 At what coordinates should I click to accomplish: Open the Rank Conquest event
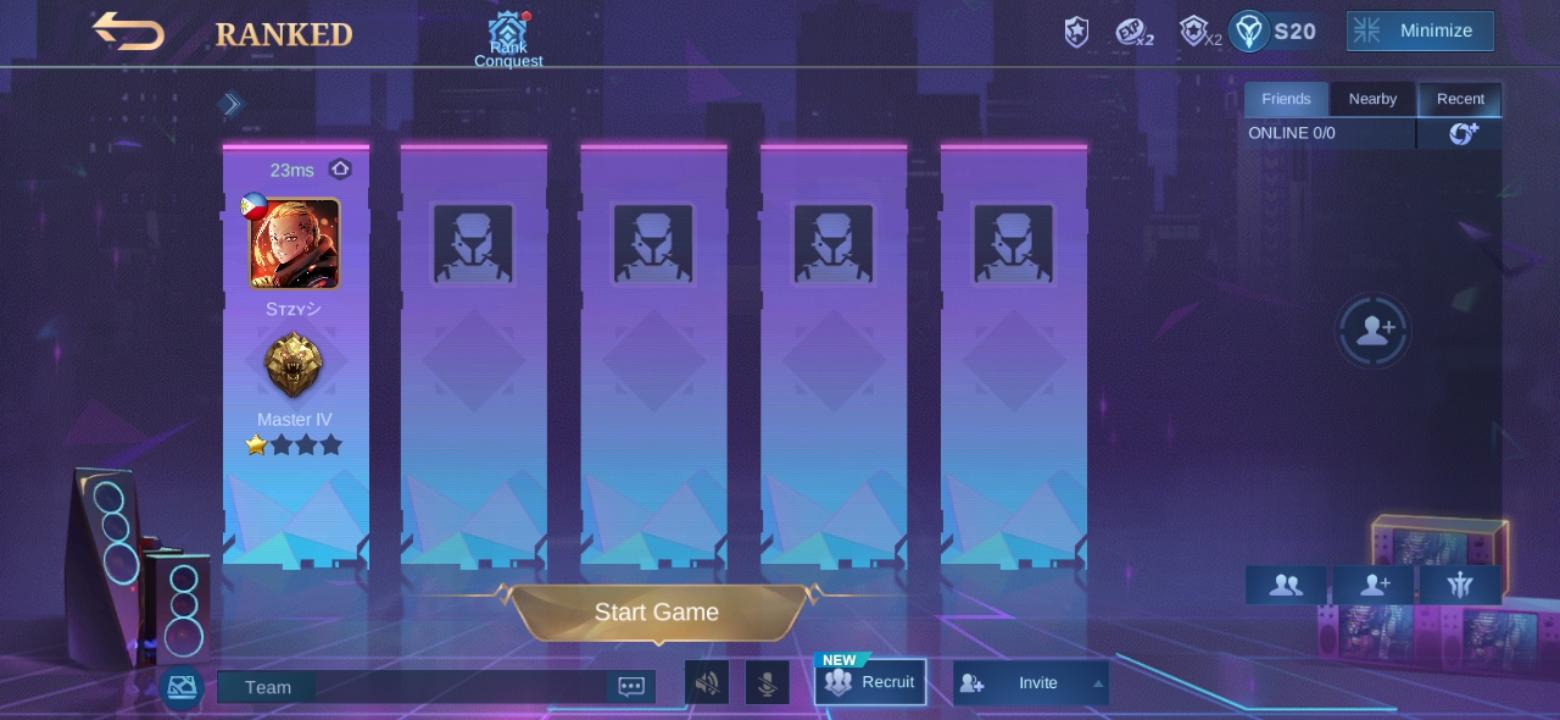pyautogui.click(x=510, y=30)
